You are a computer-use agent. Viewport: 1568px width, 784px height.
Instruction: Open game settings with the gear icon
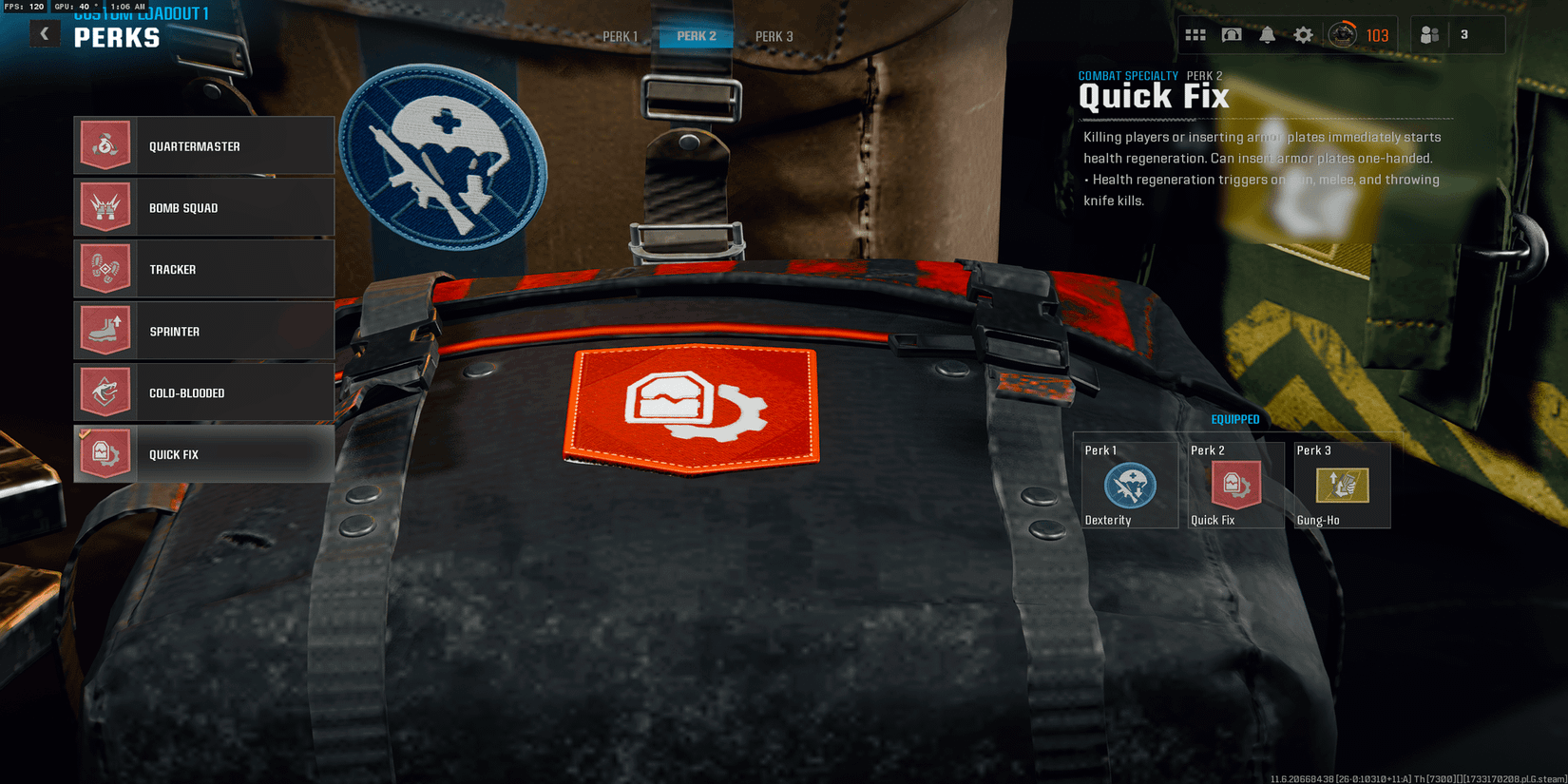coord(1303,34)
